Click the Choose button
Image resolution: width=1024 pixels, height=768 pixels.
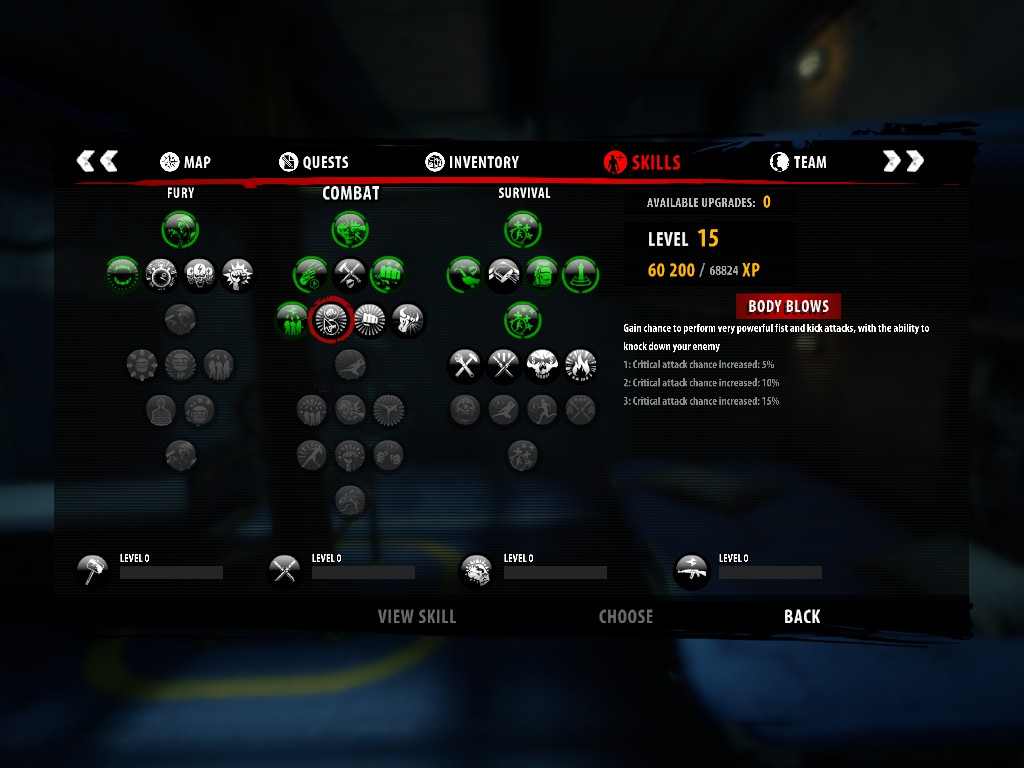(626, 617)
